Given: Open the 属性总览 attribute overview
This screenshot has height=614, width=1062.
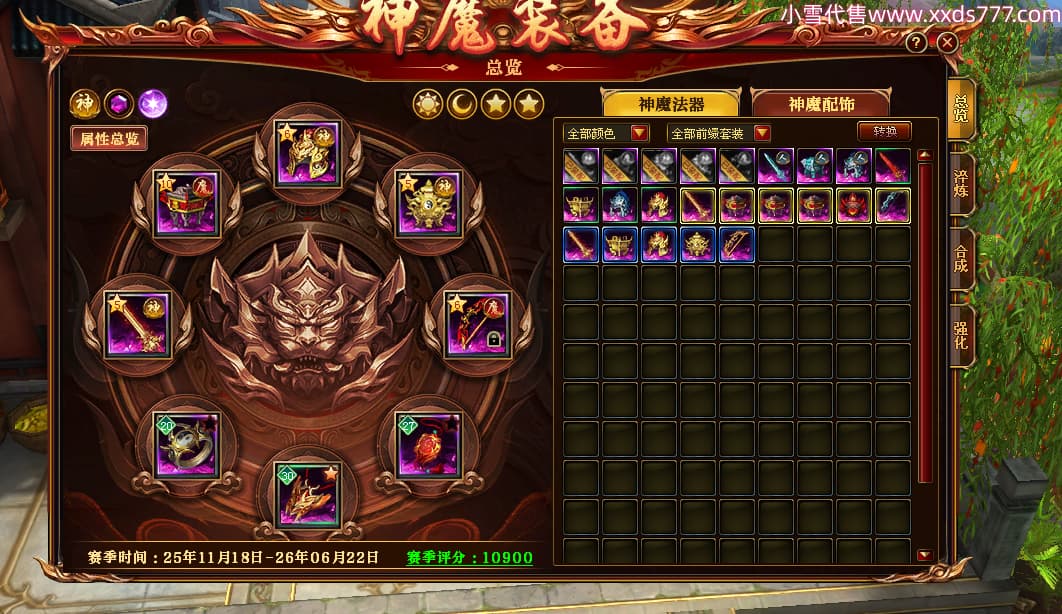Looking at the screenshot, I should (x=110, y=139).
